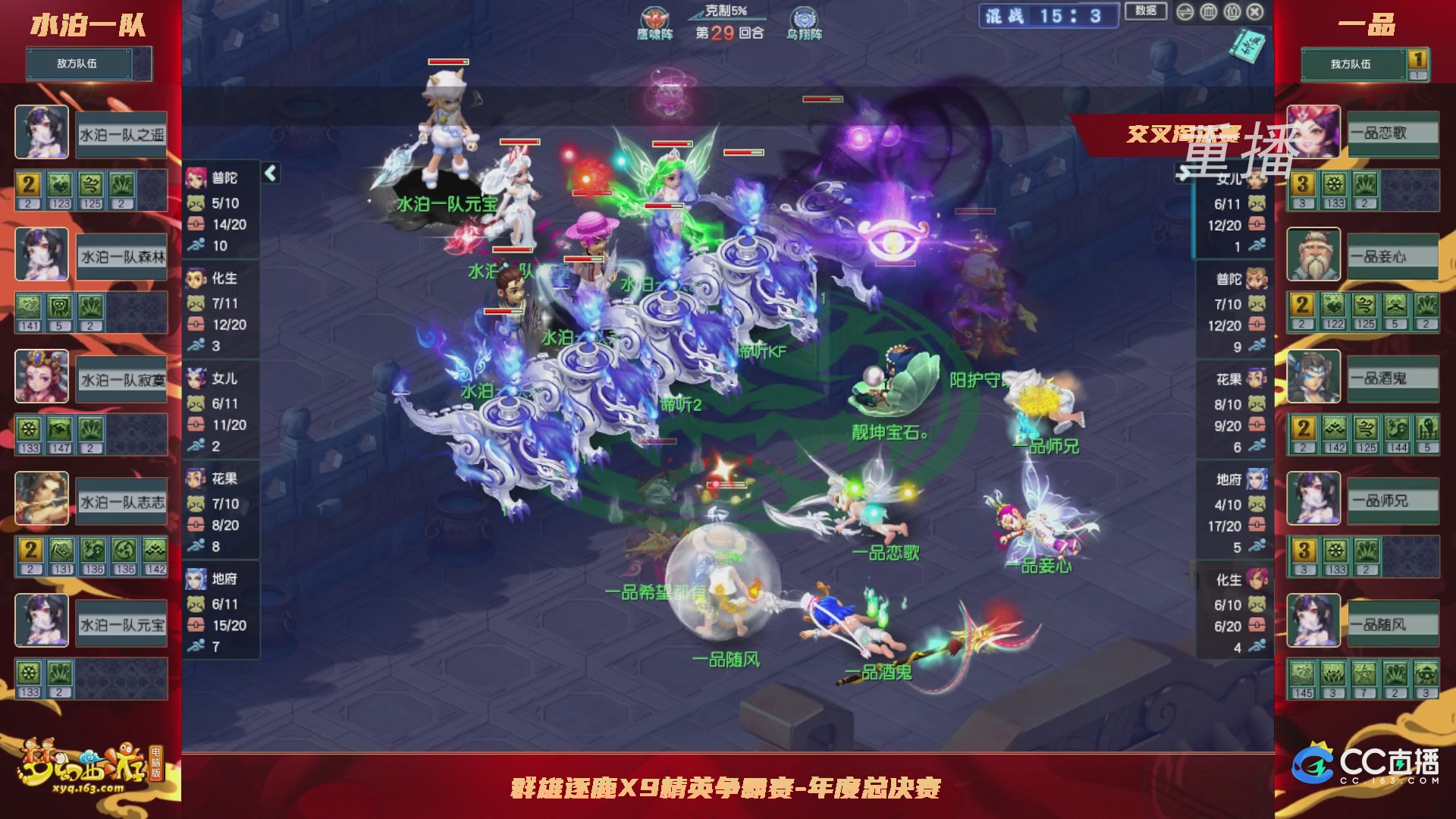Click the 一品酒鬼 nameplate in the right panel
Screen dimensions: 1456x819
pyautogui.click(x=1394, y=378)
